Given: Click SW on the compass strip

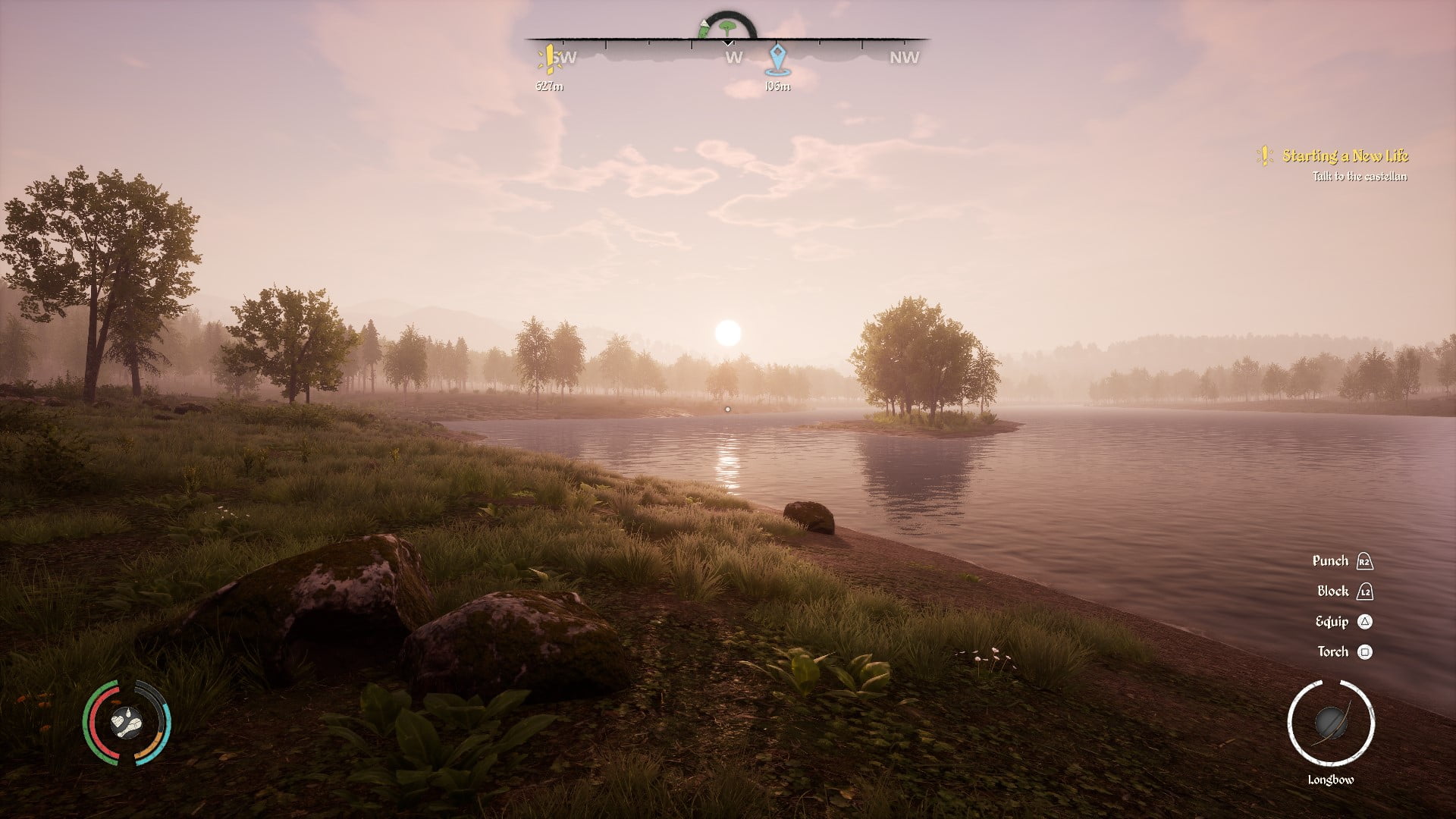Looking at the screenshot, I should pyautogui.click(x=566, y=56).
